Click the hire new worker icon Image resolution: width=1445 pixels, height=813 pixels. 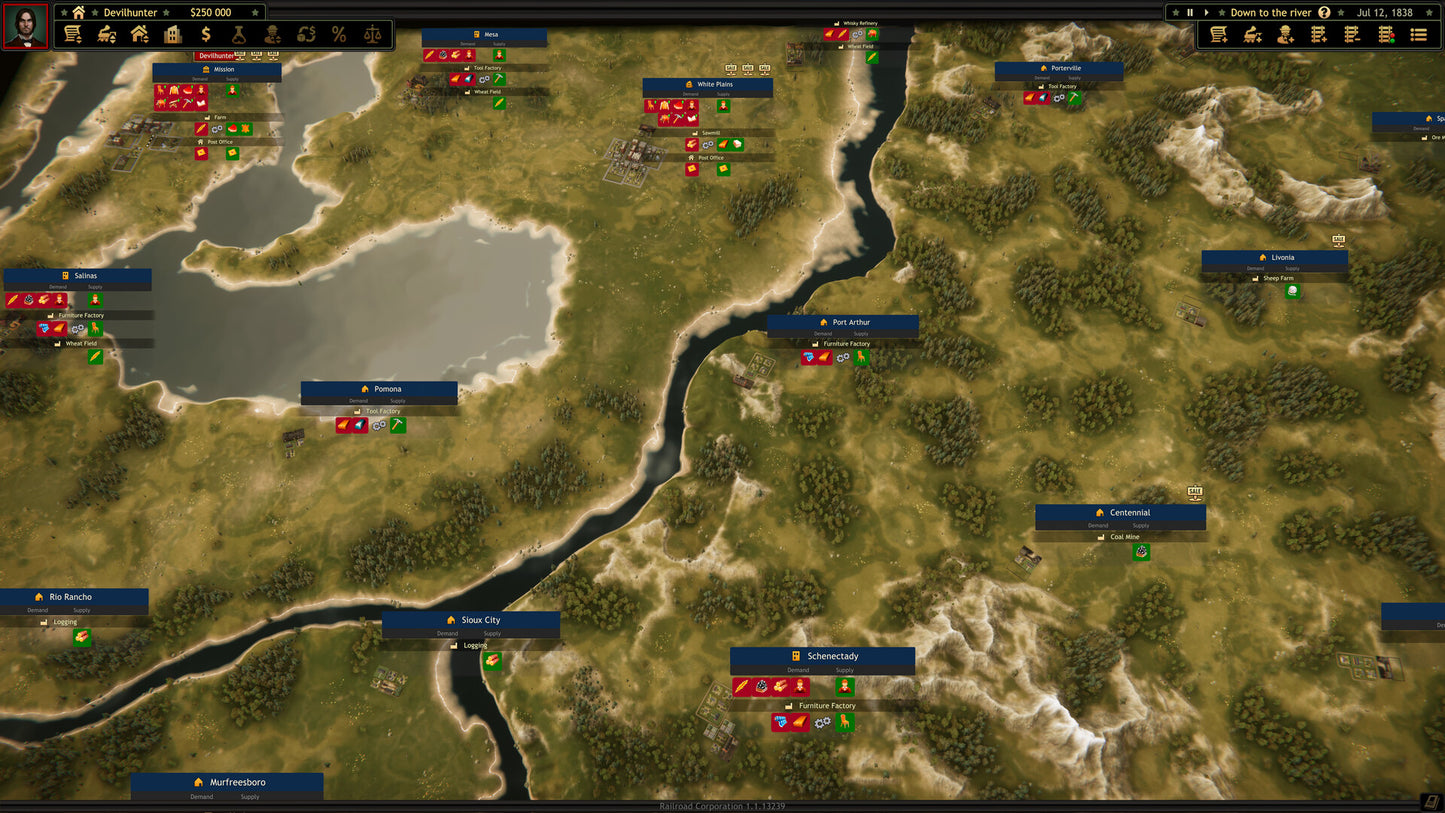(x=1286, y=33)
